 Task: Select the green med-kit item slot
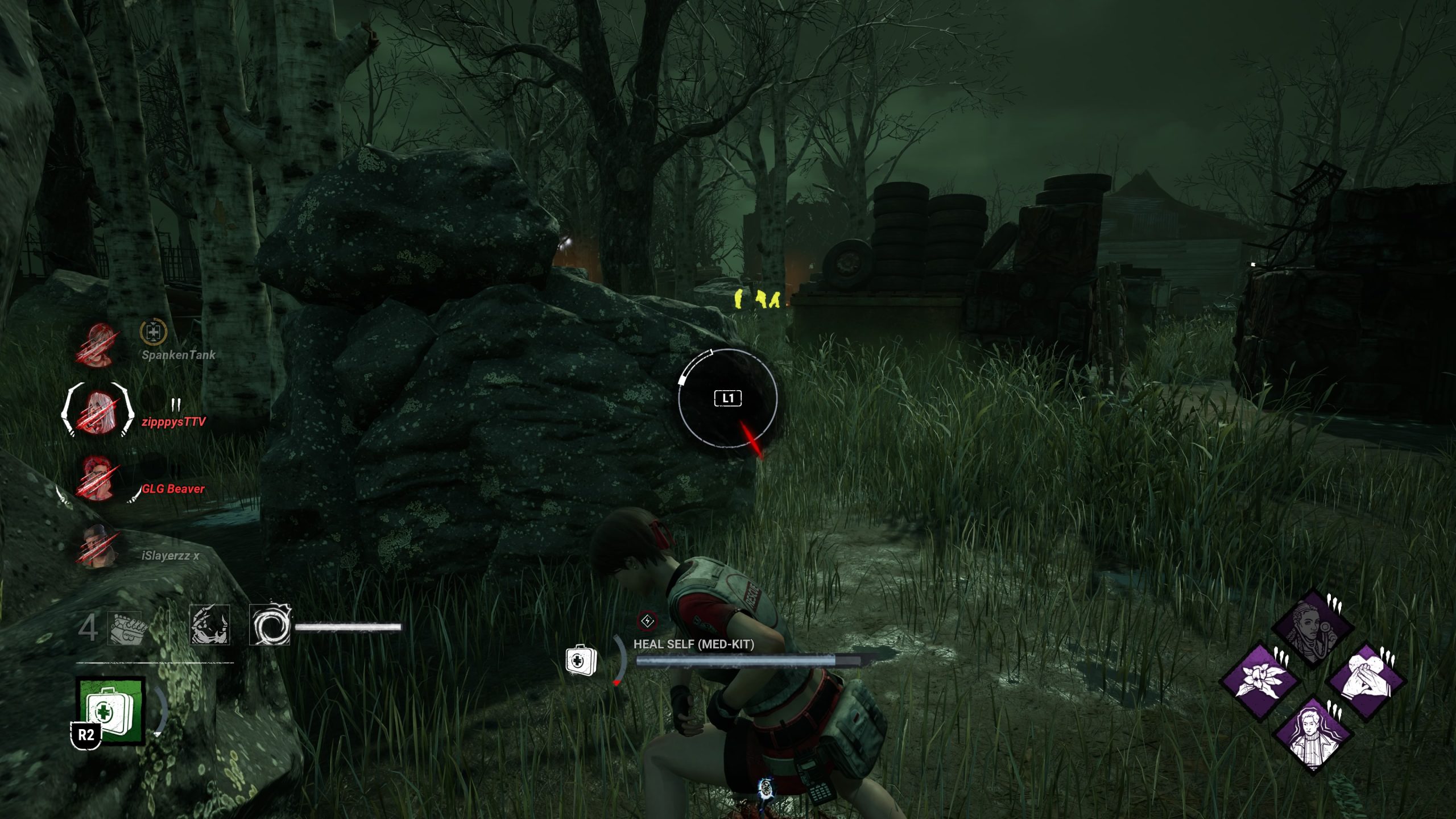[x=110, y=710]
